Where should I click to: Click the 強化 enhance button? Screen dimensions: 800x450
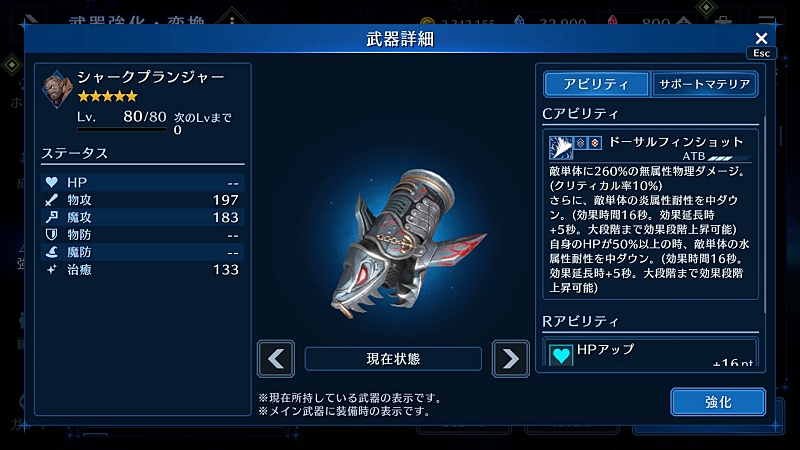point(718,401)
